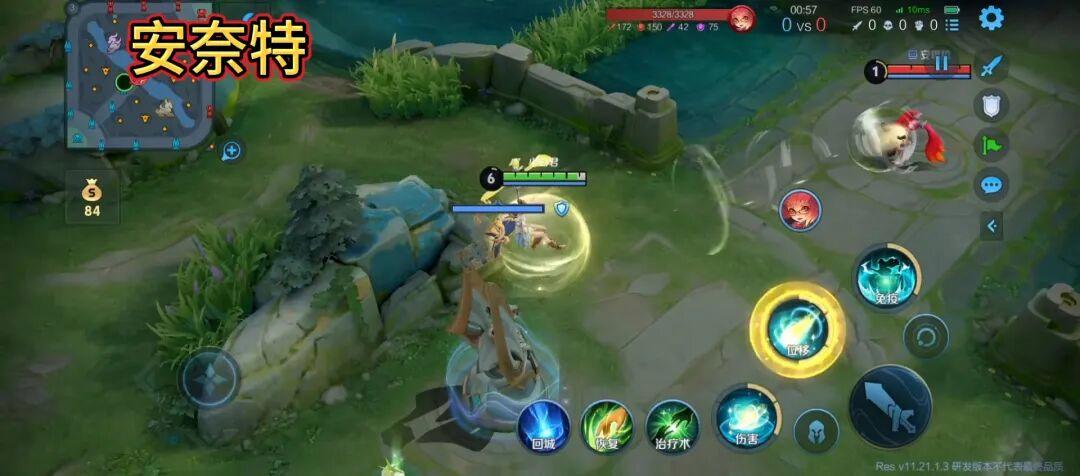This screenshot has height=476, width=1080.
Task: Tap the minimap magnifier plus button
Action: (232, 151)
